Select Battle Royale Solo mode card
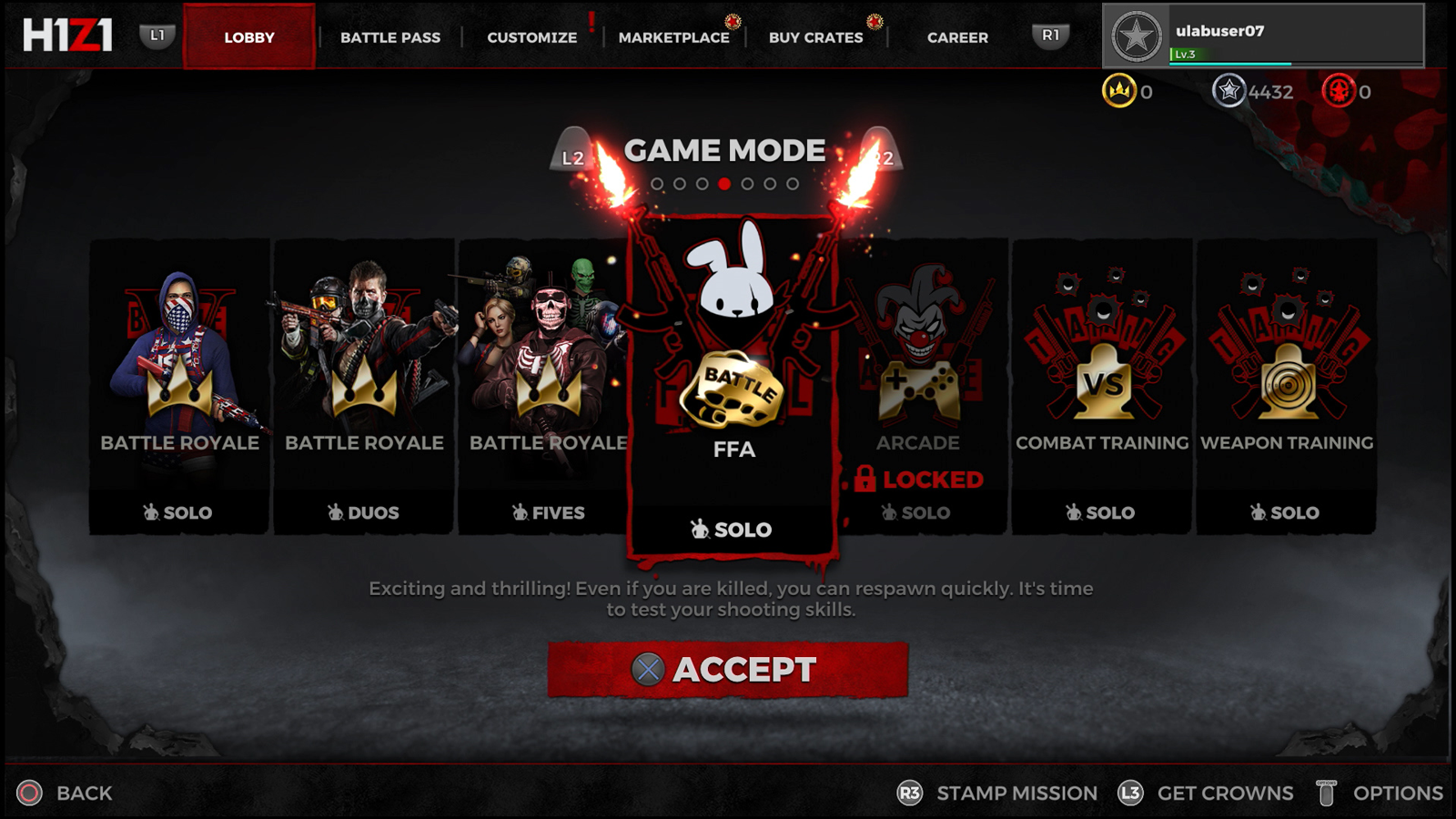Viewport: 1456px width, 819px height. (x=179, y=387)
